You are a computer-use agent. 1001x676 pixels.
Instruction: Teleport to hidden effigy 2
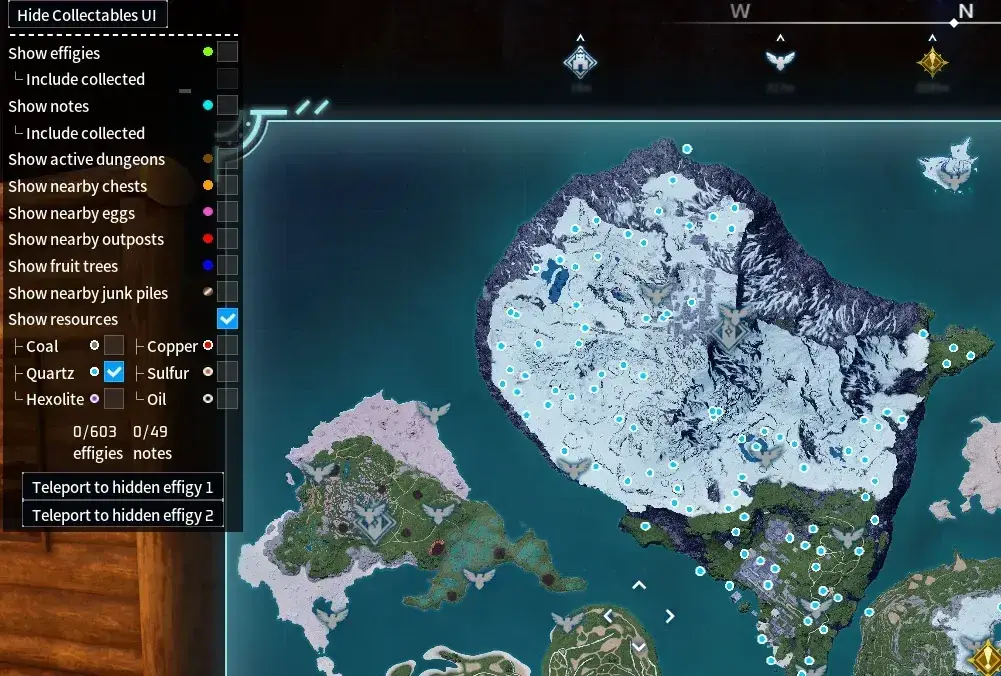click(122, 515)
